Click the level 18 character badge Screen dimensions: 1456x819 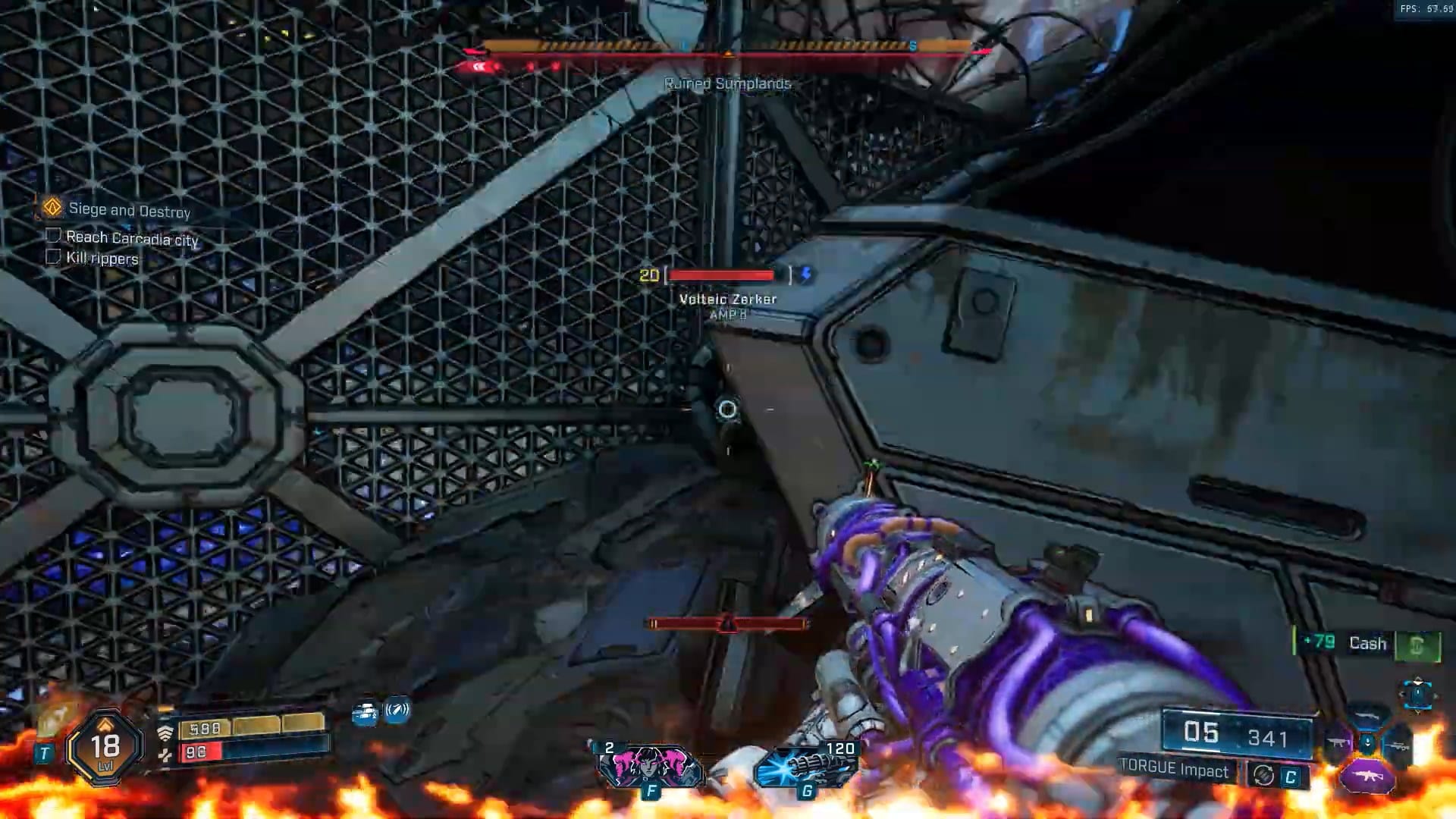click(105, 748)
